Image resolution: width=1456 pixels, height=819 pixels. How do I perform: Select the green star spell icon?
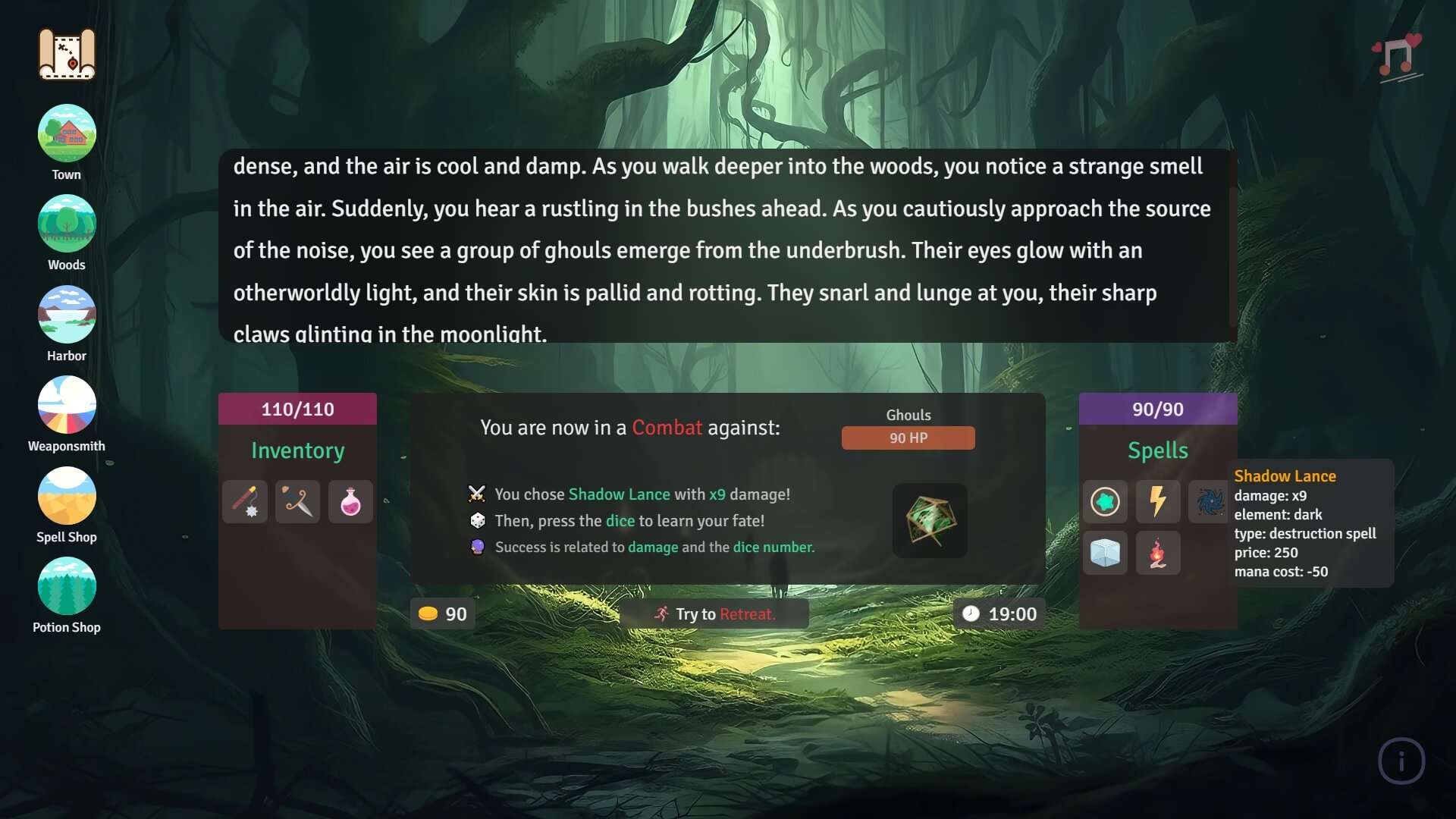coord(1105,501)
